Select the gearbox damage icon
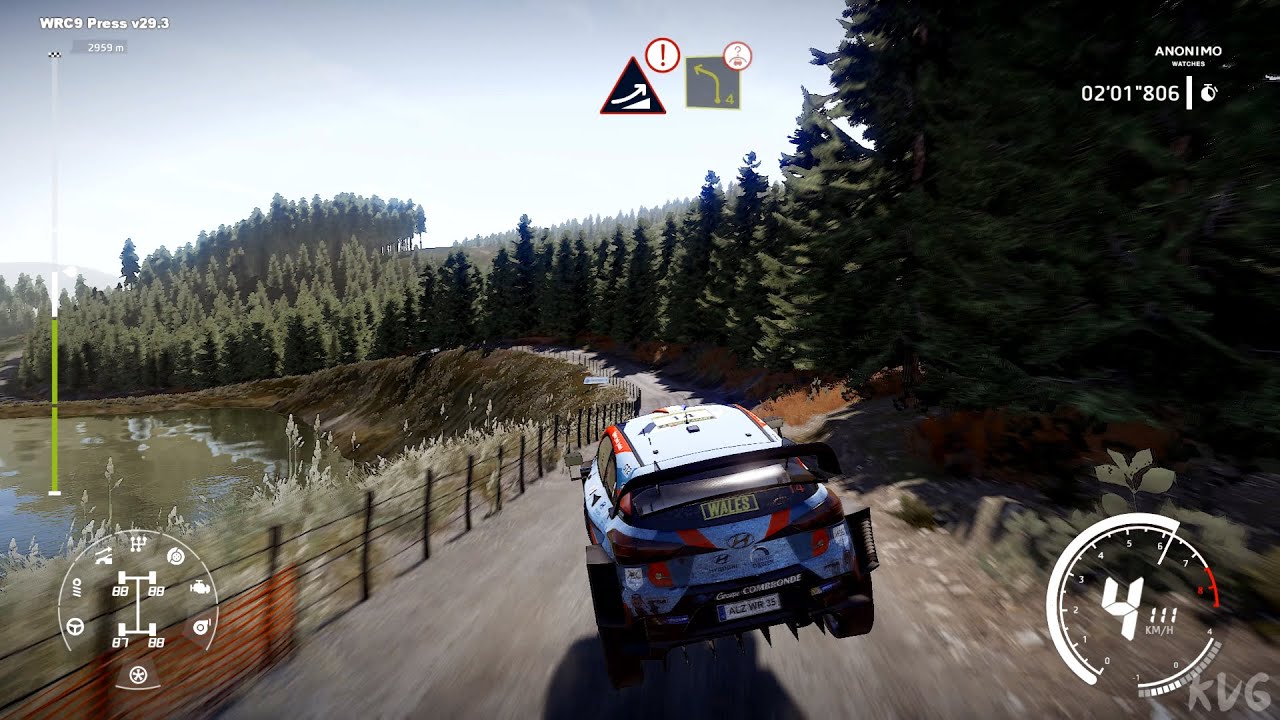1280x720 pixels. (x=138, y=543)
